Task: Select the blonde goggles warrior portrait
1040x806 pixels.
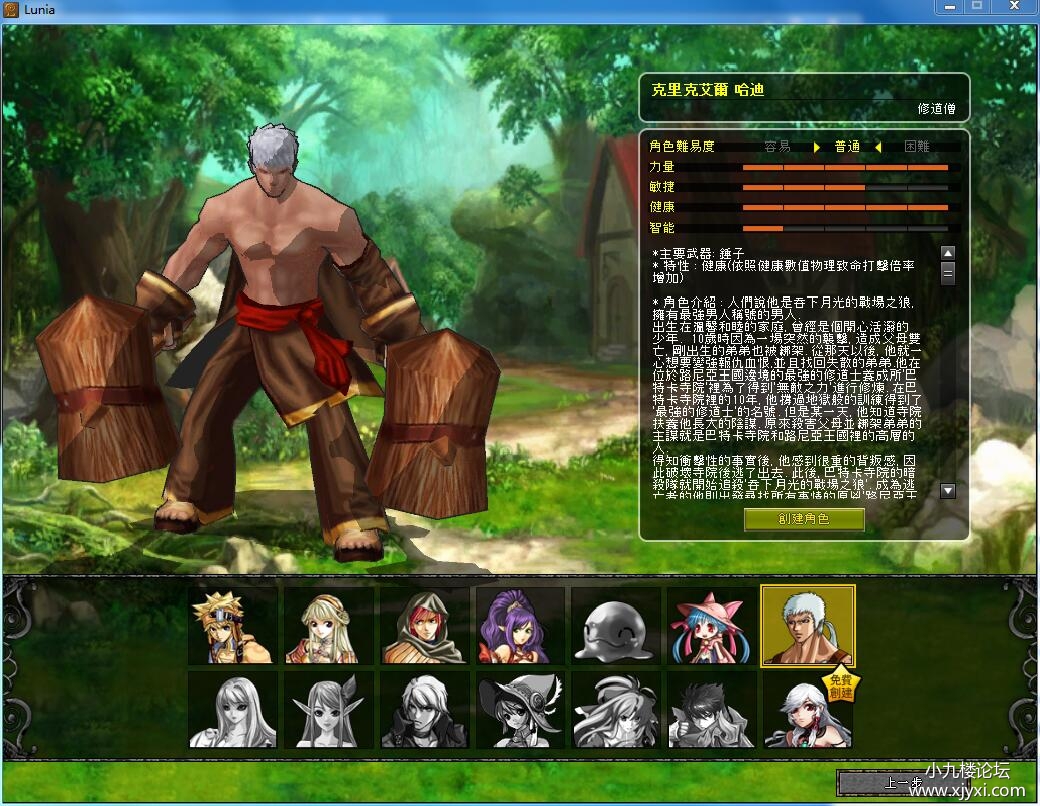Action: point(233,626)
